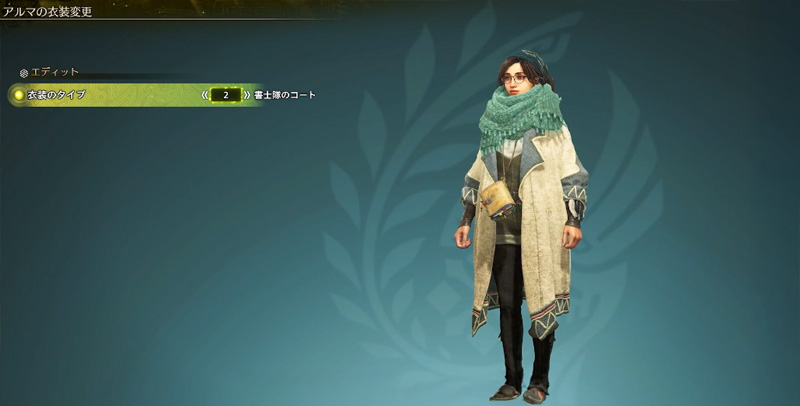Click the outfit number 2 value box
Image resolution: width=800 pixels, height=406 pixels.
click(x=226, y=95)
